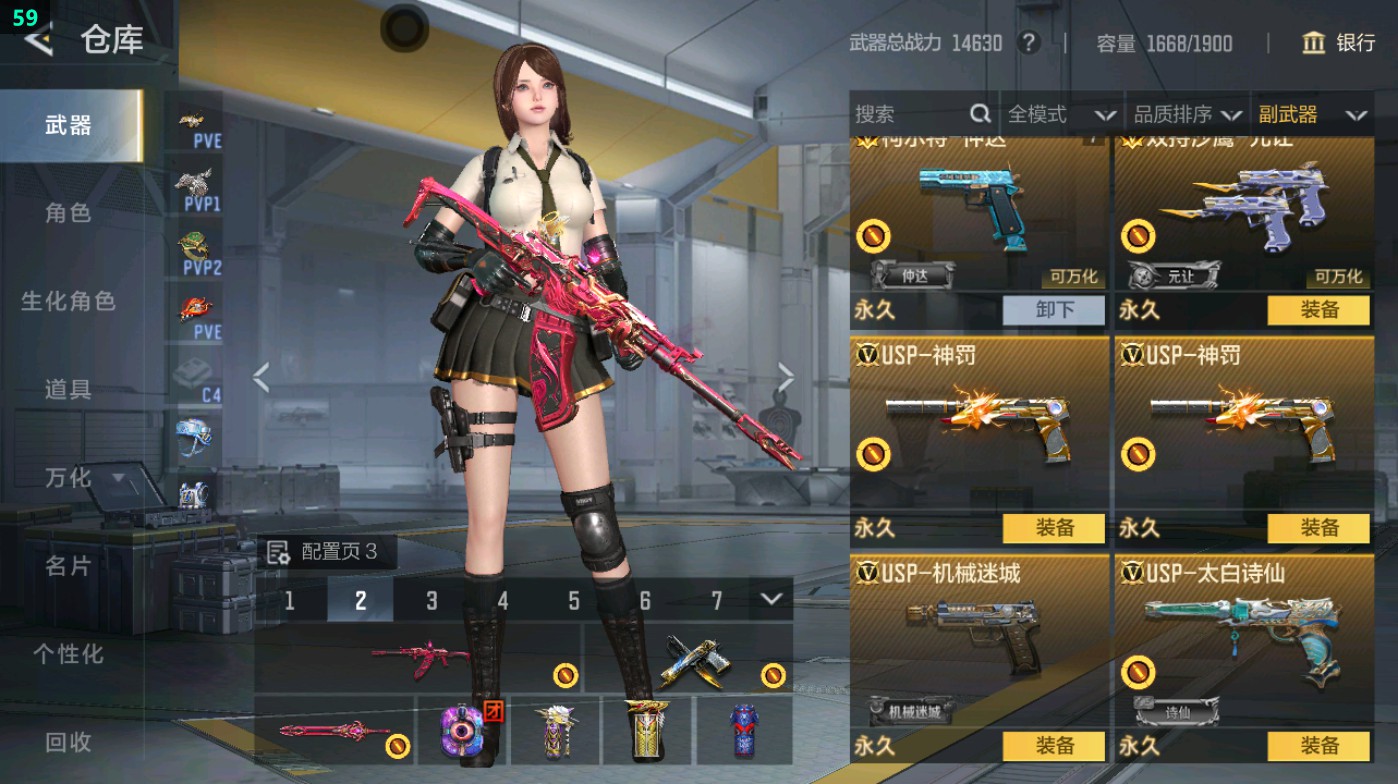Screen dimensions: 1398x784
Task: Open the 品质排序 sort dropdown
Action: pos(1187,115)
